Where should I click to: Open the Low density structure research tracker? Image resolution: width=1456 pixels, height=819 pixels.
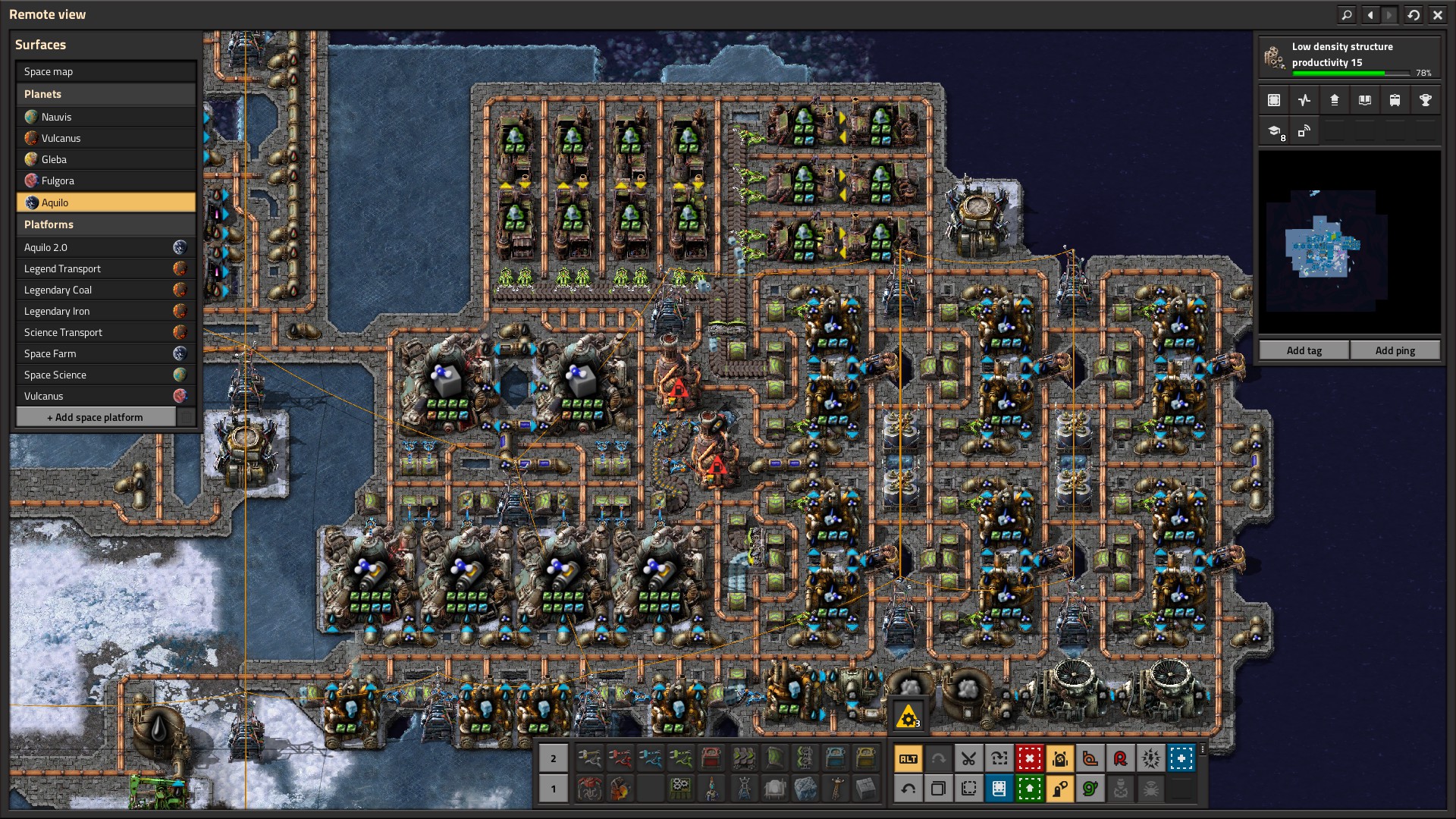pyautogui.click(x=1349, y=58)
